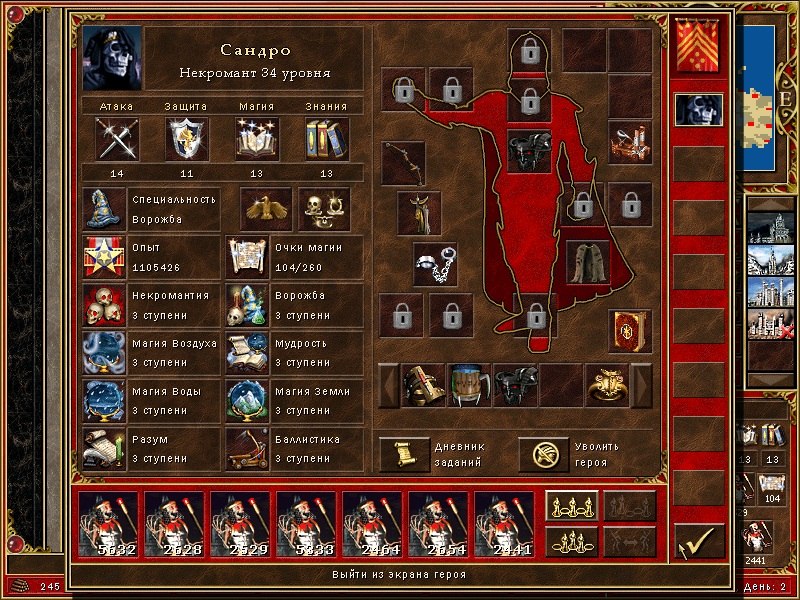
Task: Dismiss the hero with Уволить героя
Action: 544,454
